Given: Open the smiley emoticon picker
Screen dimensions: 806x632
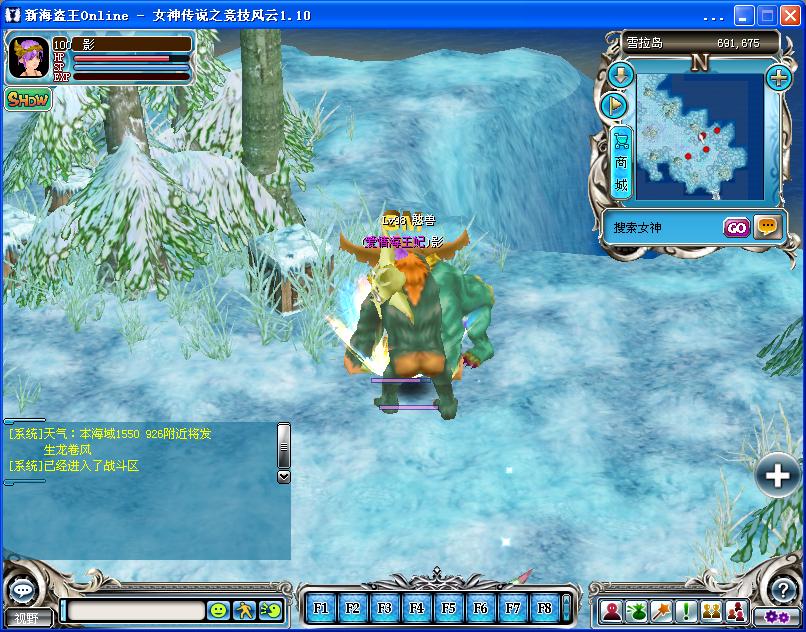Looking at the screenshot, I should [x=218, y=609].
